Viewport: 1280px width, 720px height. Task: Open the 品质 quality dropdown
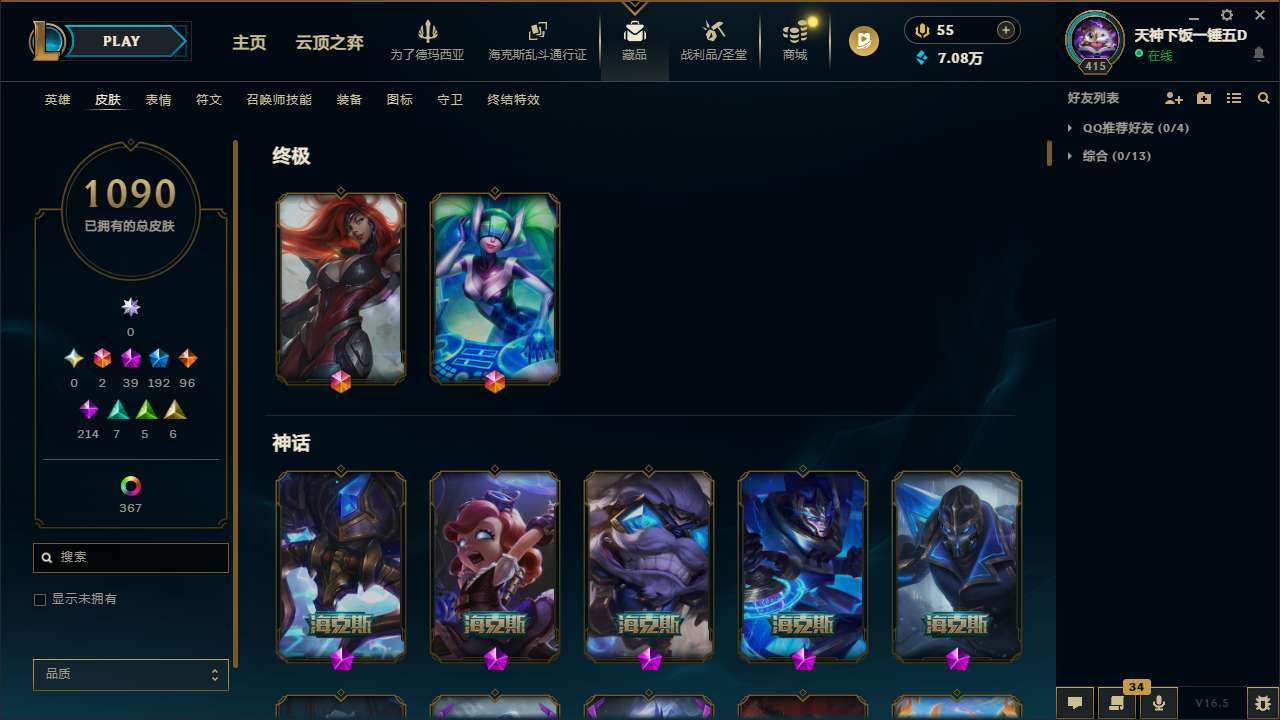130,674
